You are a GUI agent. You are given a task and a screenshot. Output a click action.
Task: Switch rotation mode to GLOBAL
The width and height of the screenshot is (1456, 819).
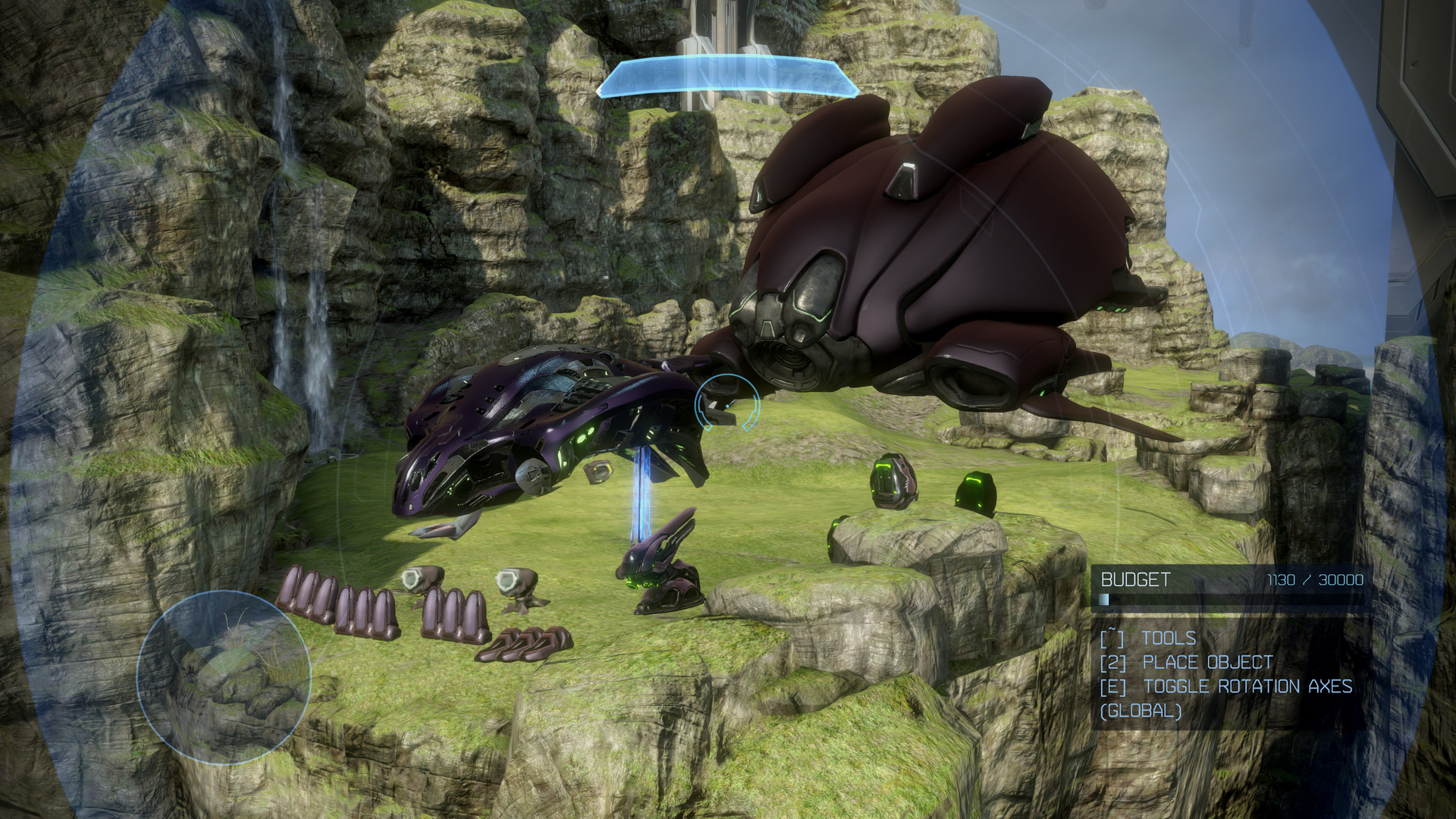(x=1141, y=711)
